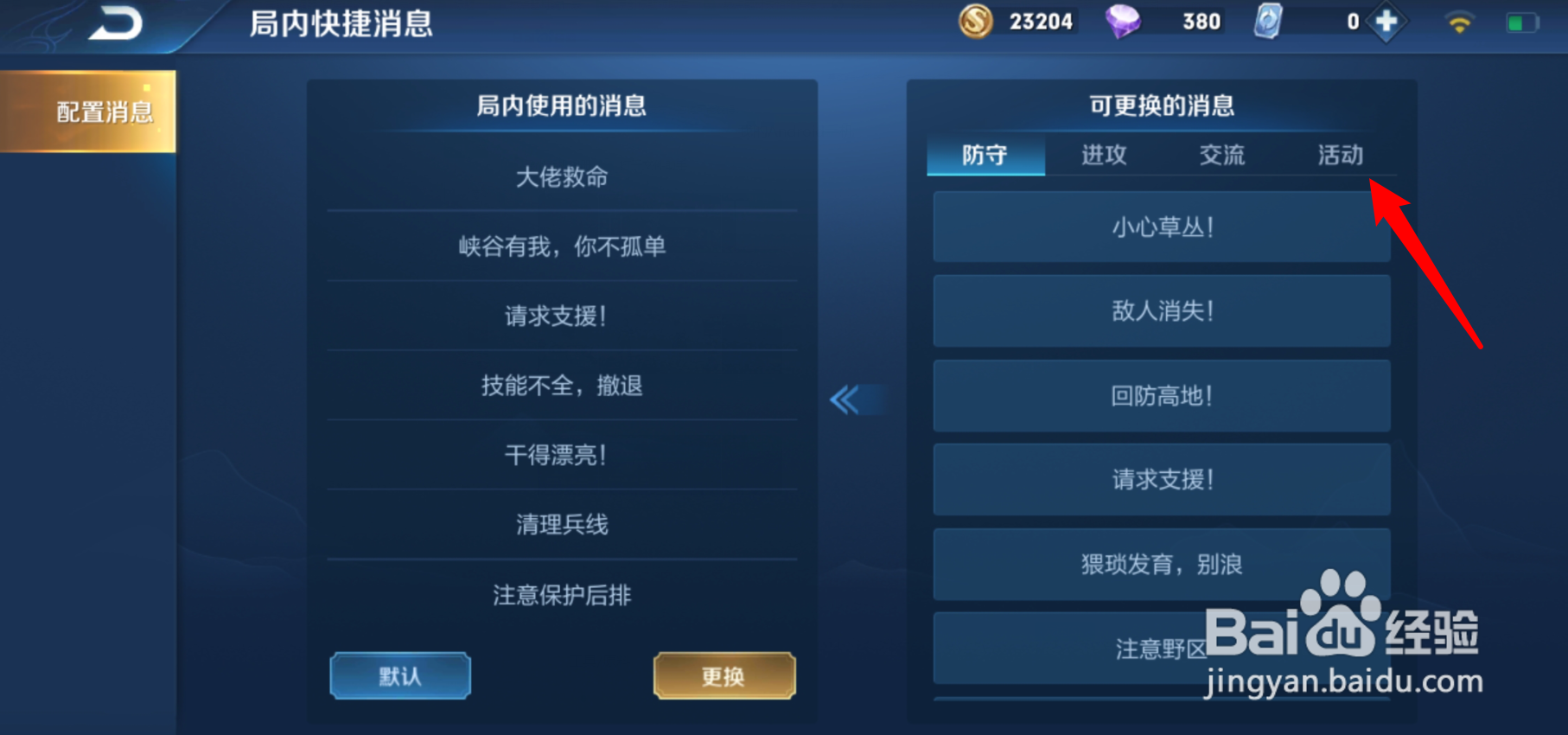
Task: Select the 大佬救命 message slot
Action: [x=561, y=176]
